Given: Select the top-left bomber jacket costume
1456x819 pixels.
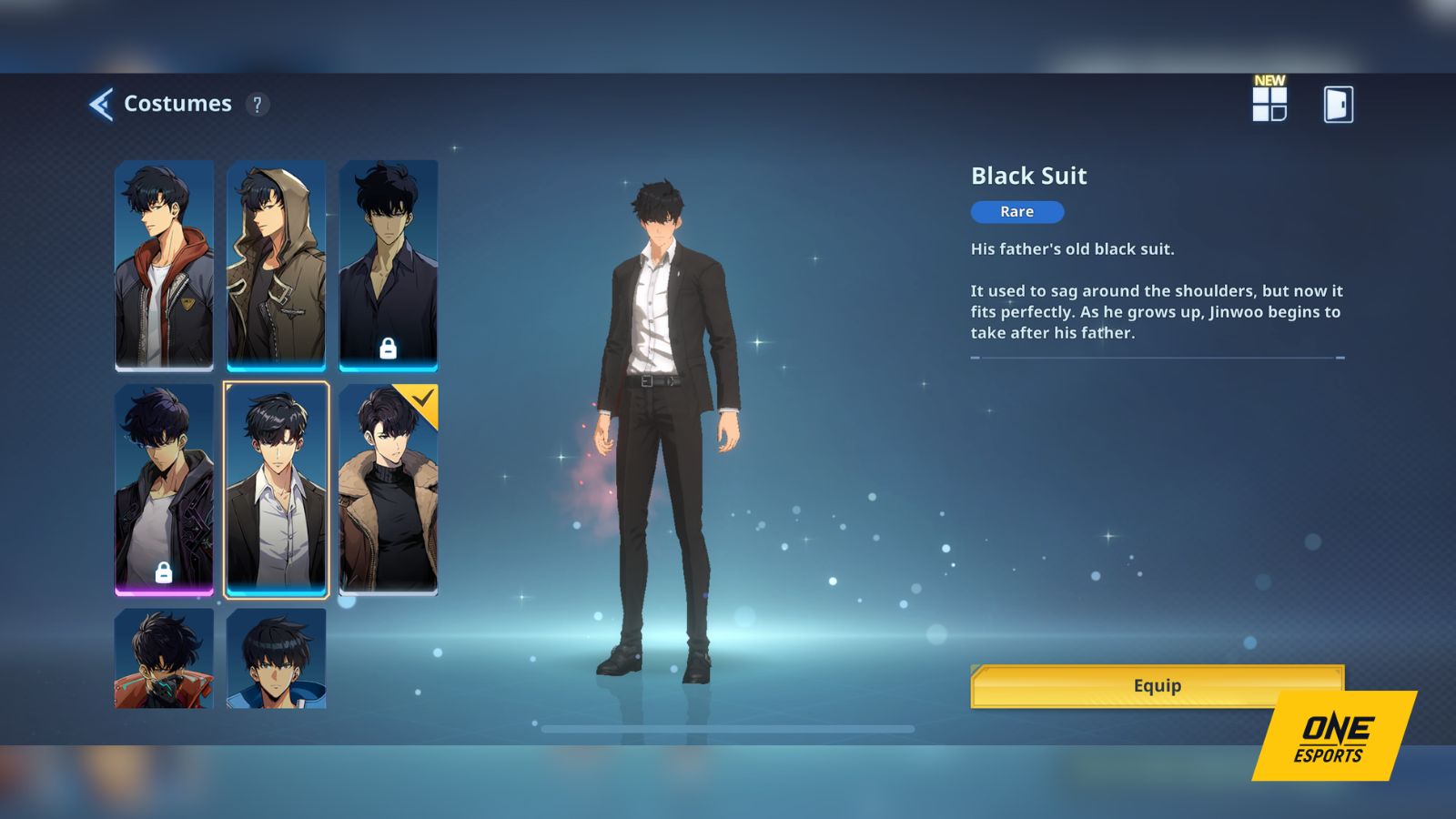Looking at the screenshot, I should point(165,264).
